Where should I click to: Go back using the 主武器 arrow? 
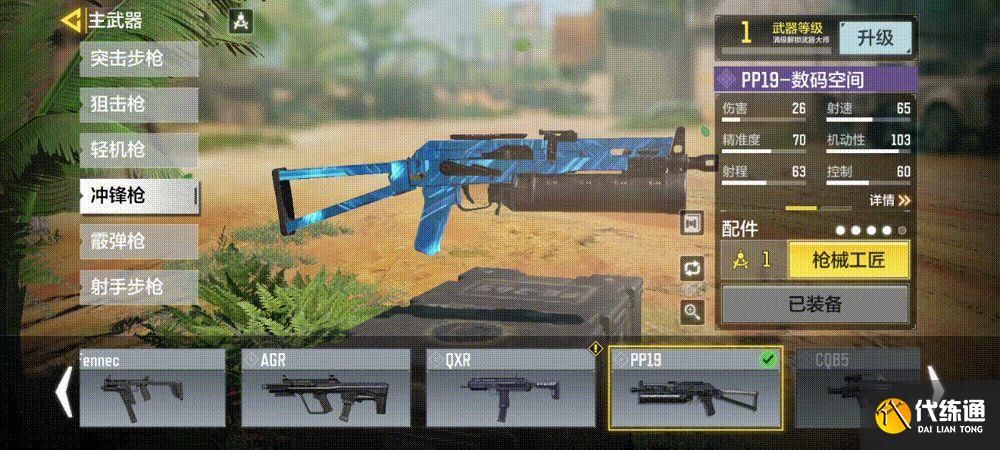click(x=72, y=20)
